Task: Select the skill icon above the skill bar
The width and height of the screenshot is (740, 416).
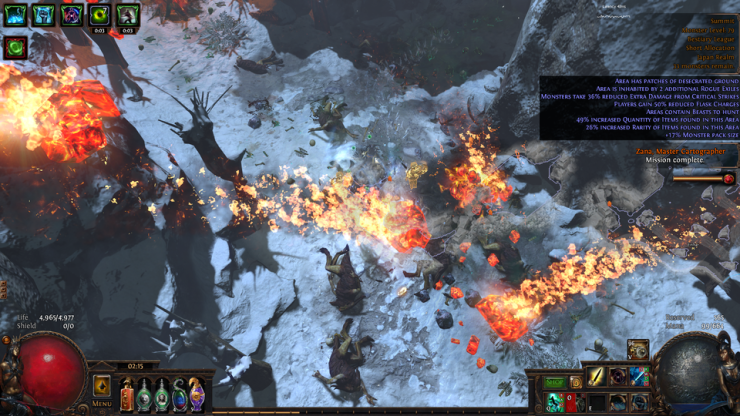Action: tap(638, 350)
